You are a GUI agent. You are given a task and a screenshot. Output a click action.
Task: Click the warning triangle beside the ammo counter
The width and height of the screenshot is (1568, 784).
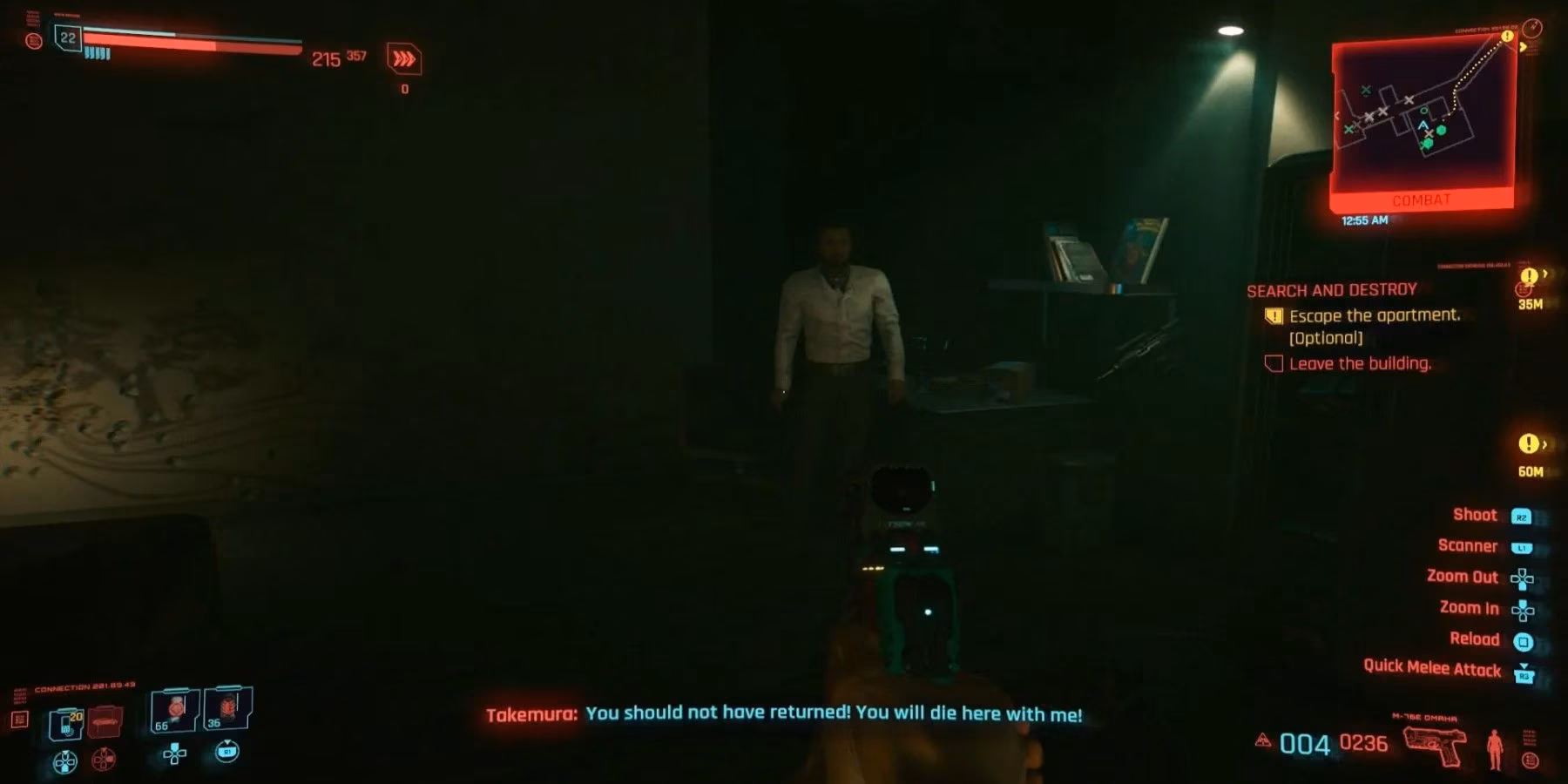(1263, 740)
